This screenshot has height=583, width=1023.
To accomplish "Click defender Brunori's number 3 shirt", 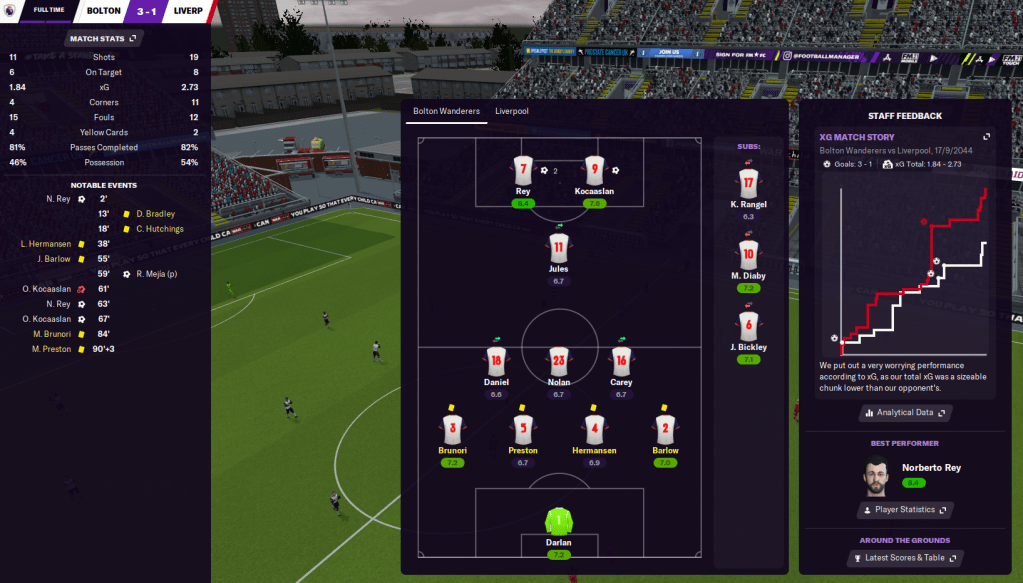I will [452, 429].
